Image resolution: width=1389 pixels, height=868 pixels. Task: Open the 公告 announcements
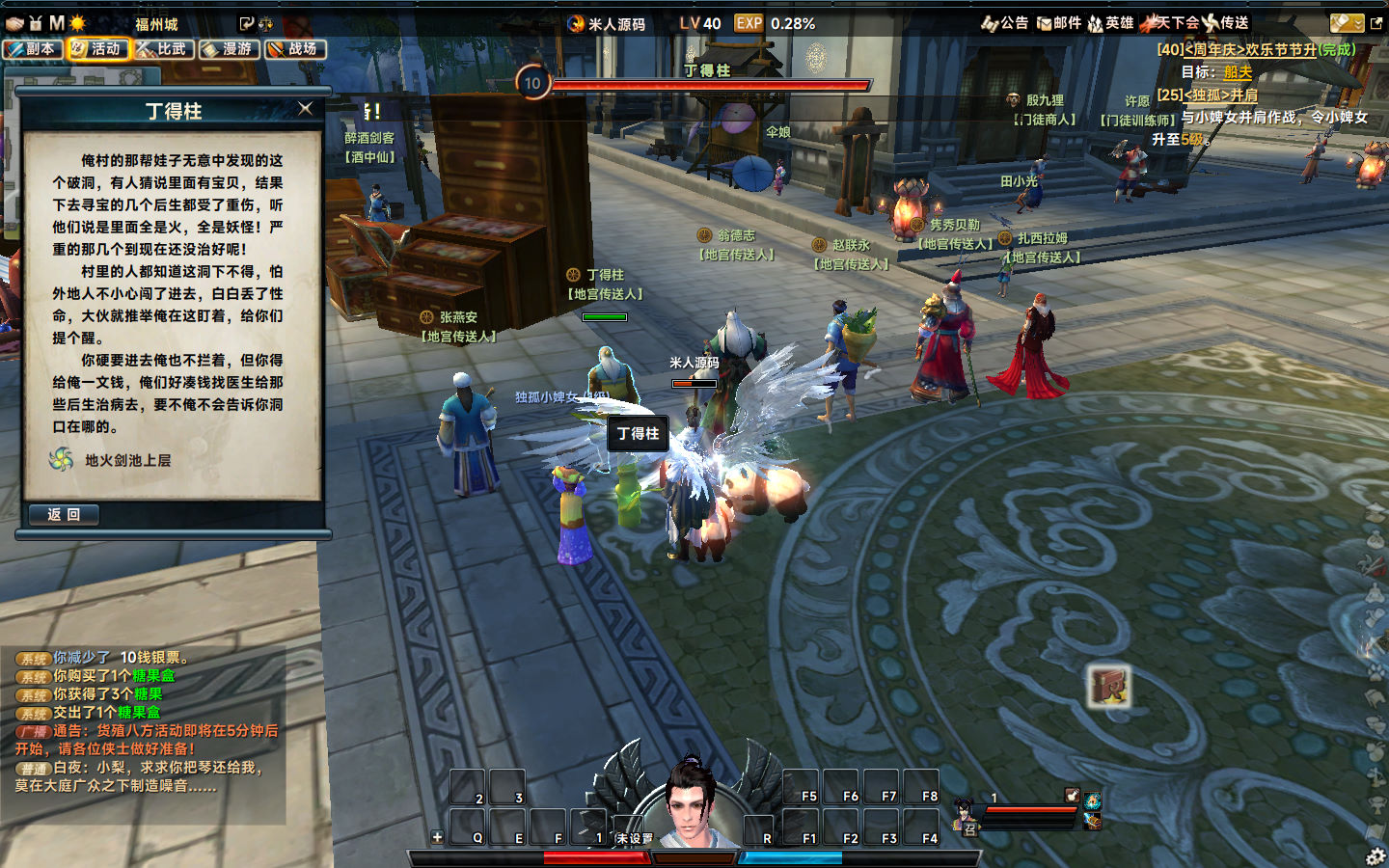point(1005,23)
